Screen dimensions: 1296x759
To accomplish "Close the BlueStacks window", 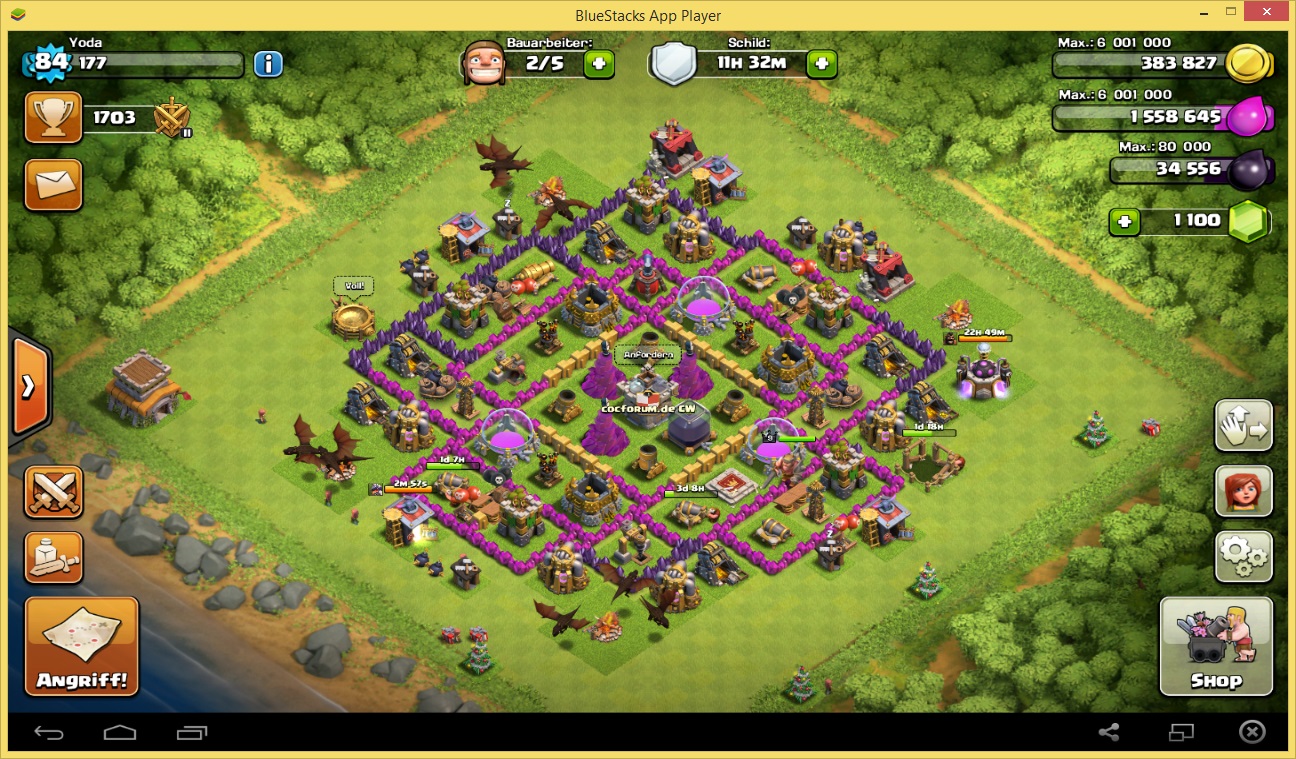I will point(1270,14).
